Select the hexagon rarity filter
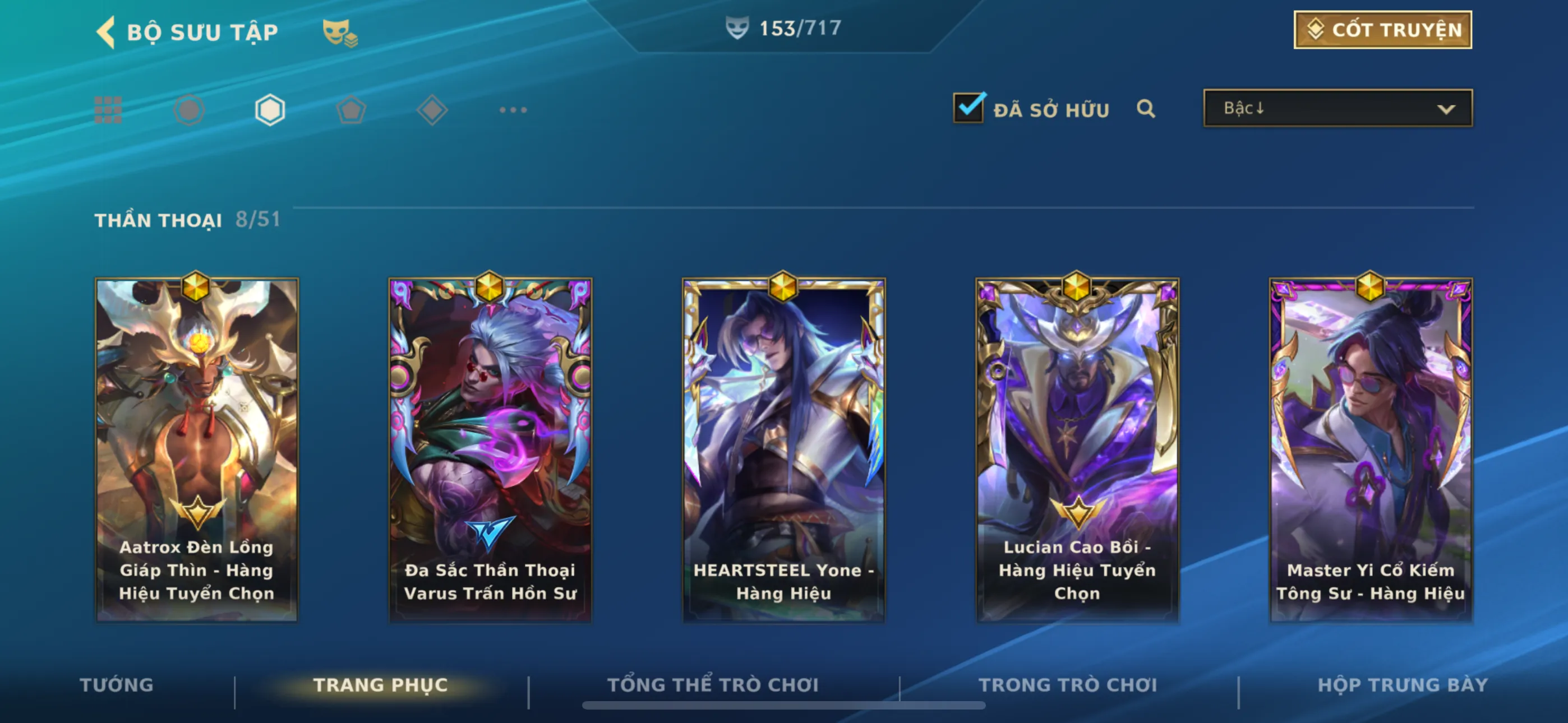 (x=270, y=110)
